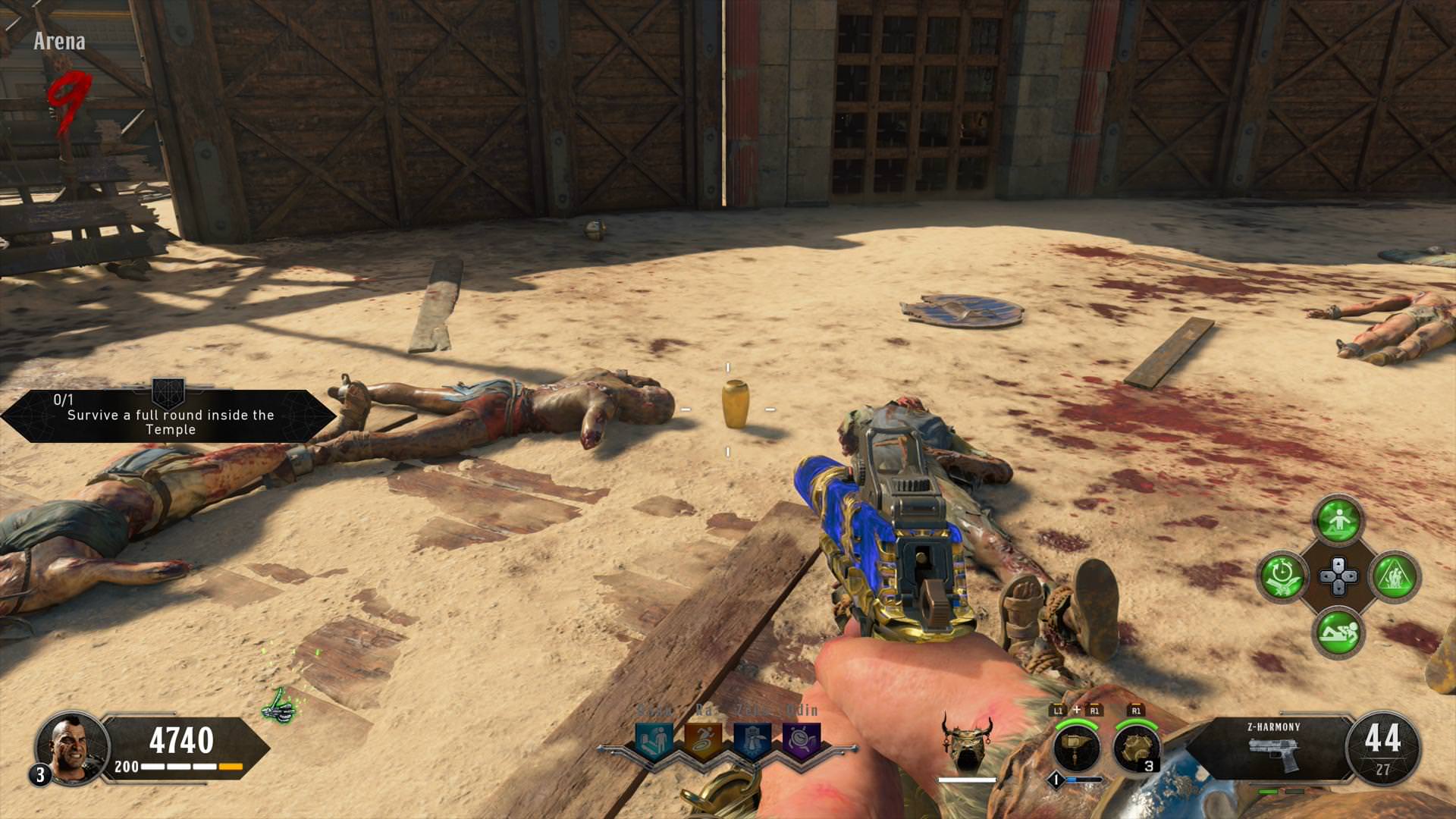Activate the stopwatch elixir

pyautogui.click(x=1282, y=576)
